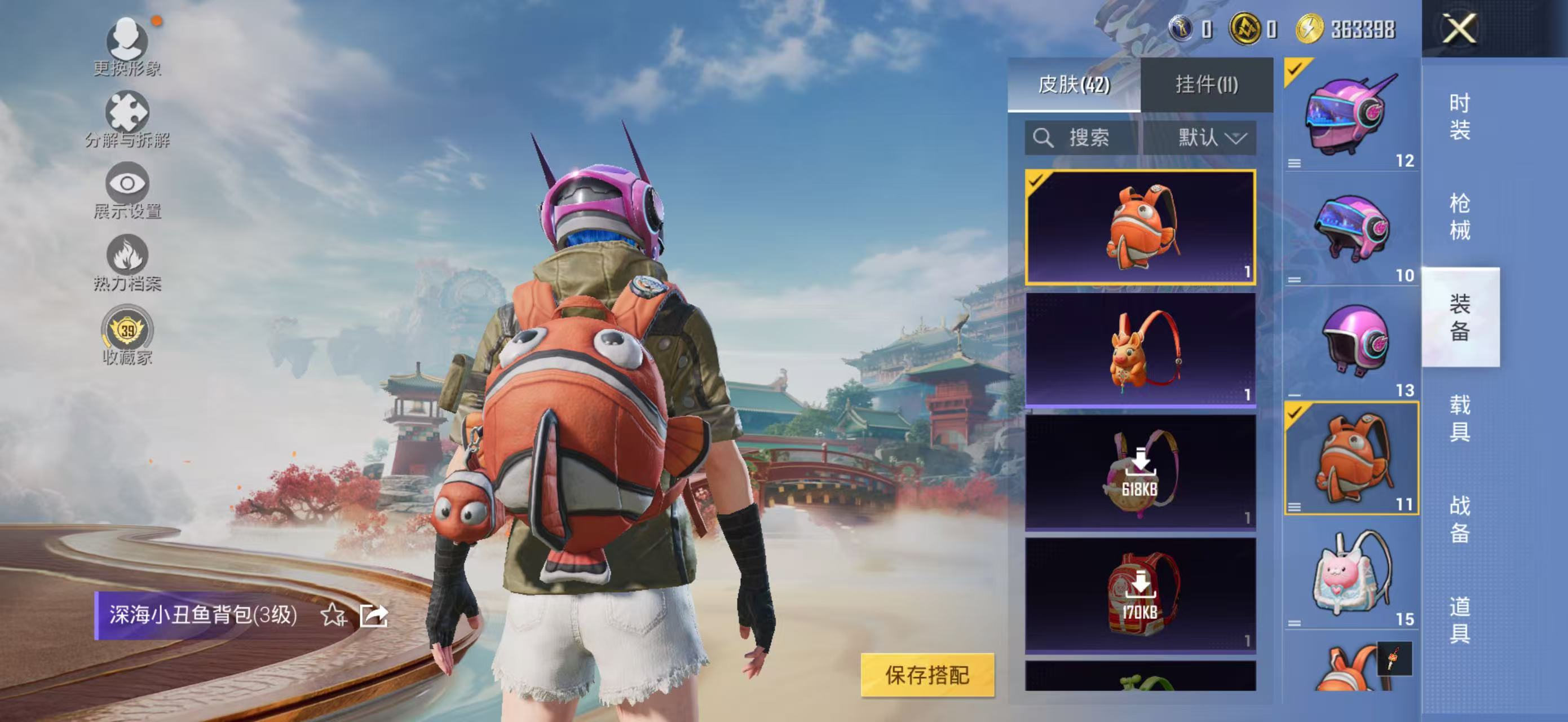Download the 618KB backpack skin
The height and width of the screenshot is (722, 1568).
click(1140, 473)
